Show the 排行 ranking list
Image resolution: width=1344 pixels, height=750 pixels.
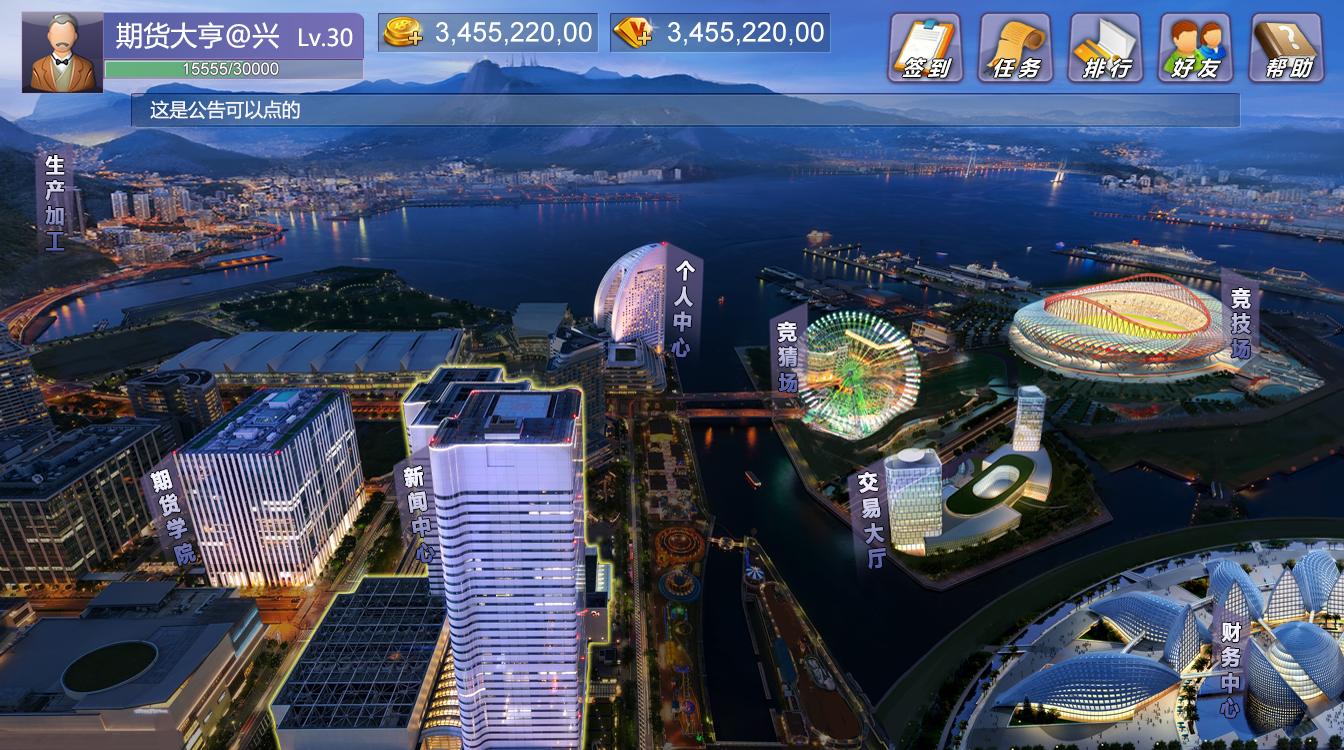coord(1105,47)
